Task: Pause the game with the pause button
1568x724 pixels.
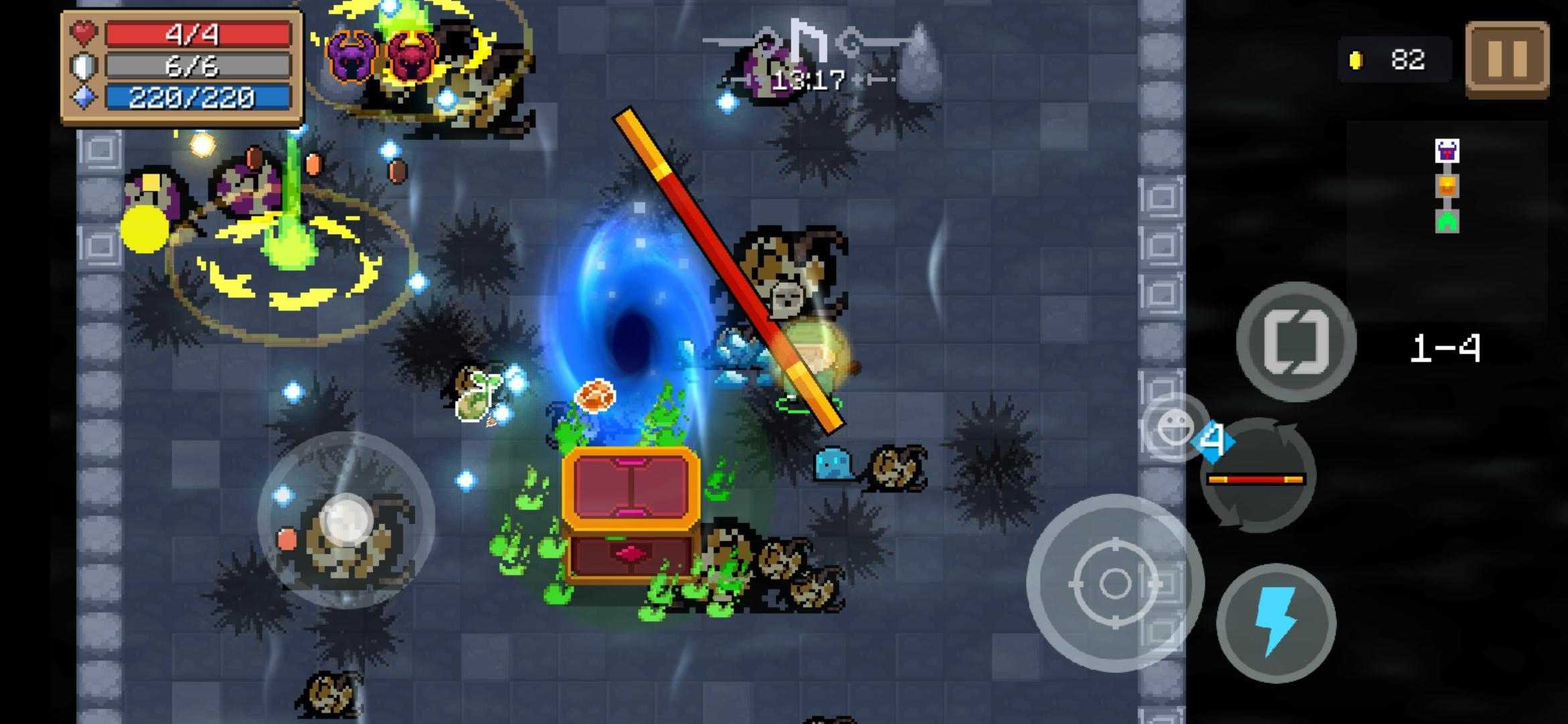Action: [x=1507, y=60]
